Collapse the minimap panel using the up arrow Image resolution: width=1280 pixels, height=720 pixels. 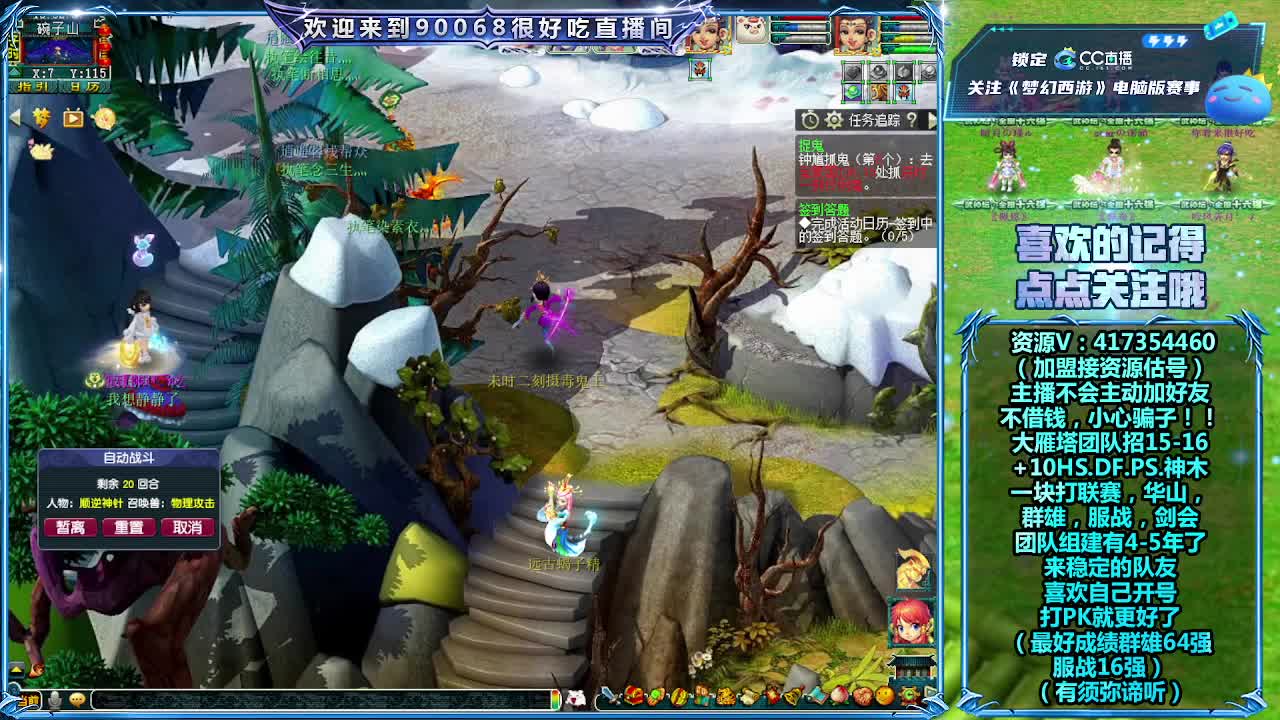pyautogui.click(x=14, y=72)
